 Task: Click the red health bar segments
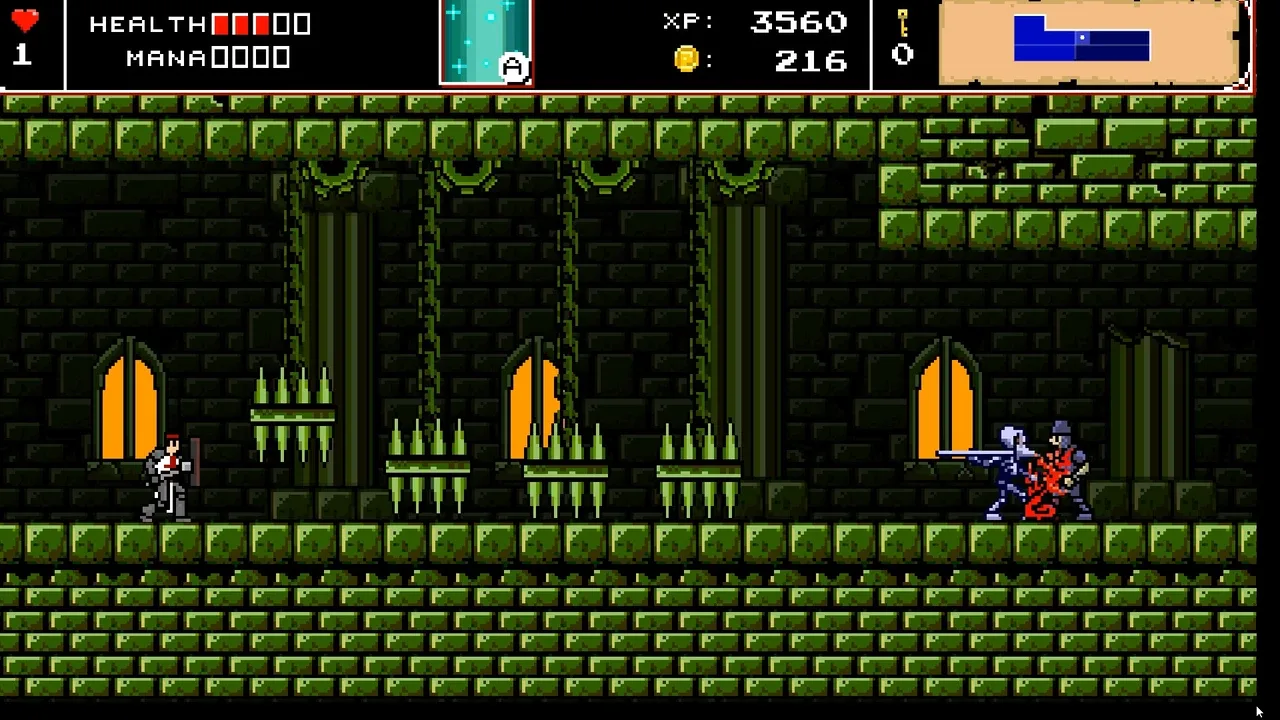pos(240,24)
